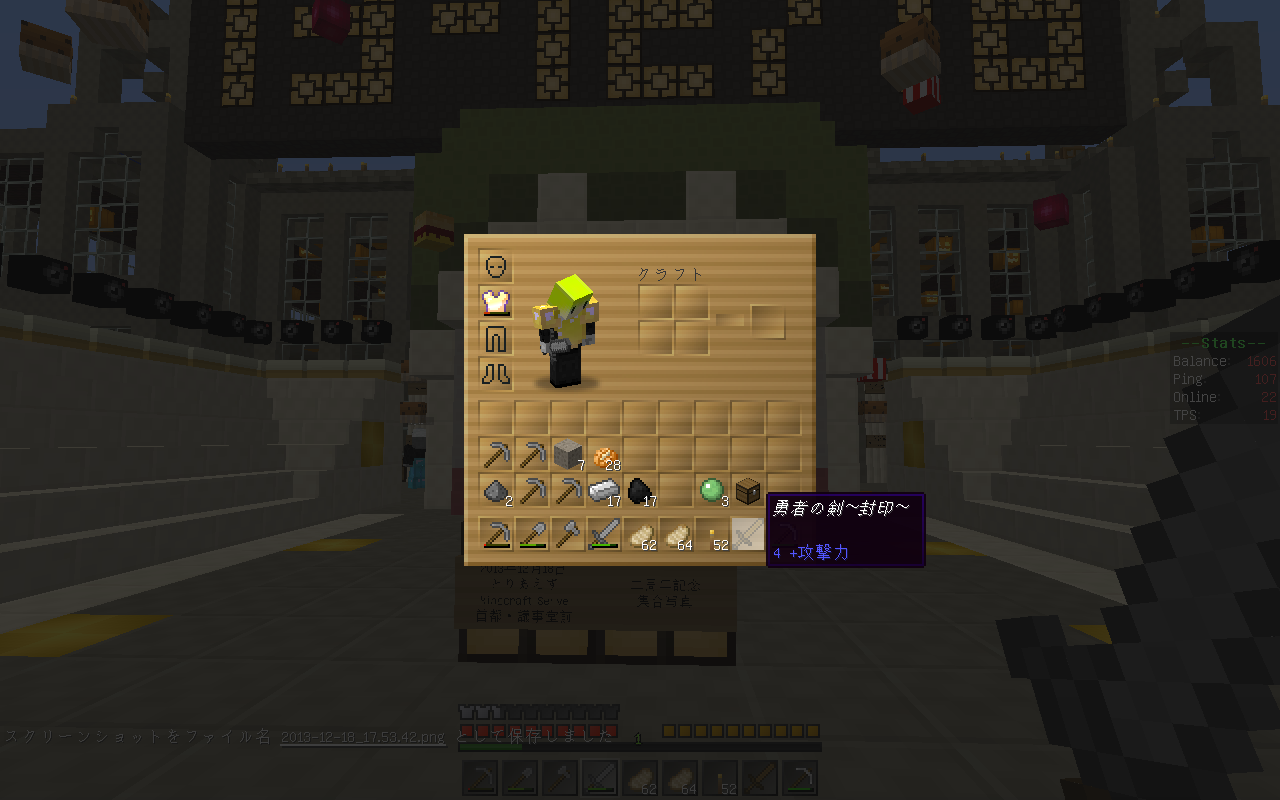
Task: Select the equipped chestplate armor slot
Action: coord(496,302)
